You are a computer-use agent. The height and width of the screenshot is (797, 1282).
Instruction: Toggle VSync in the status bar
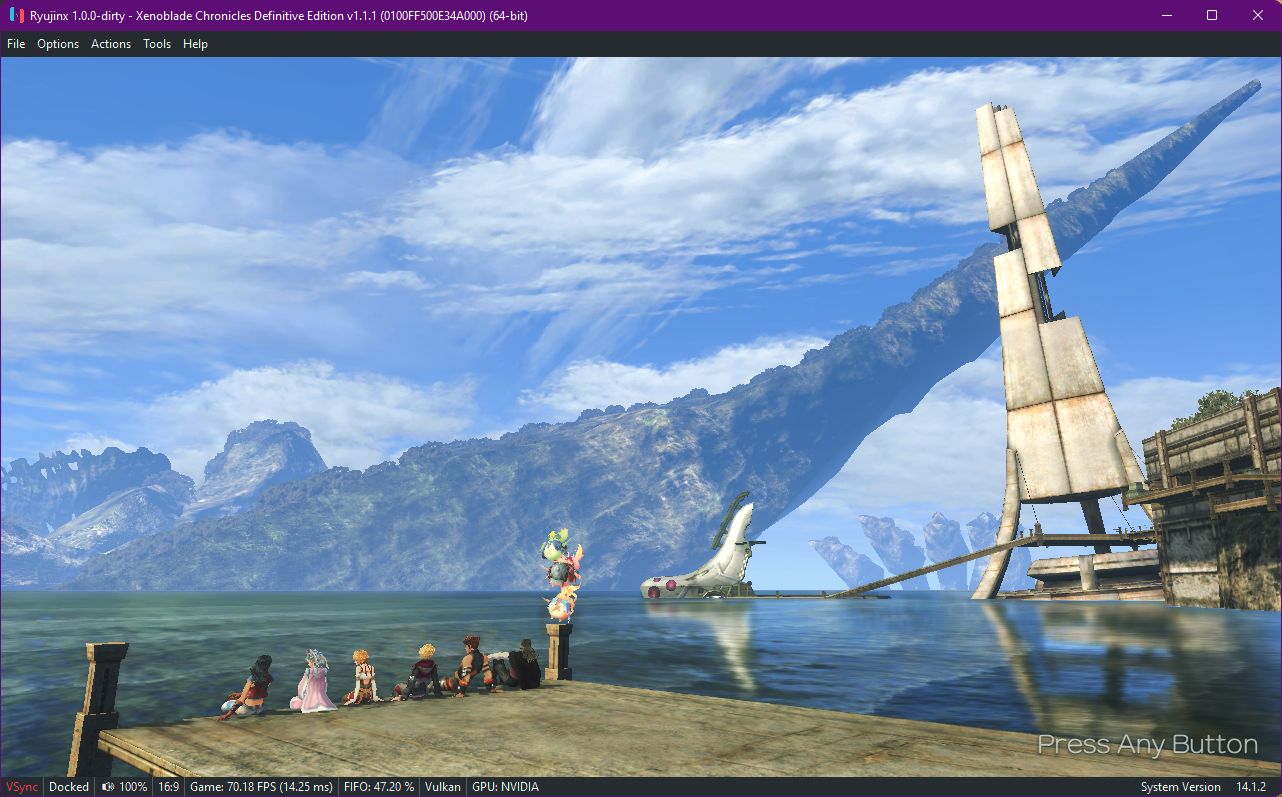[22, 787]
